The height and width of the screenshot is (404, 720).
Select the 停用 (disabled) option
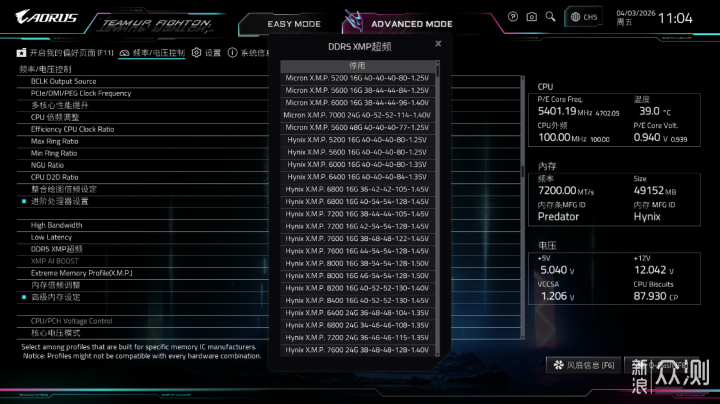pyautogui.click(x=357, y=65)
